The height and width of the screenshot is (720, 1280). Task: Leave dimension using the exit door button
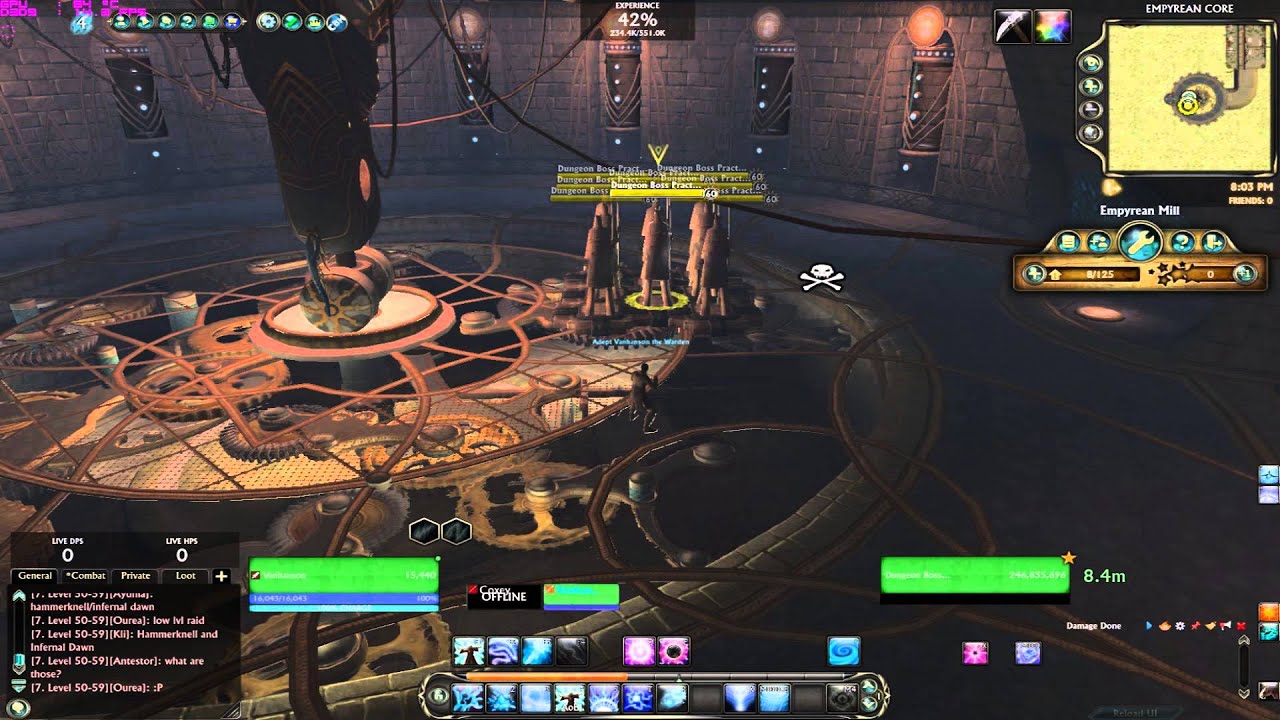pyautogui.click(x=1213, y=242)
